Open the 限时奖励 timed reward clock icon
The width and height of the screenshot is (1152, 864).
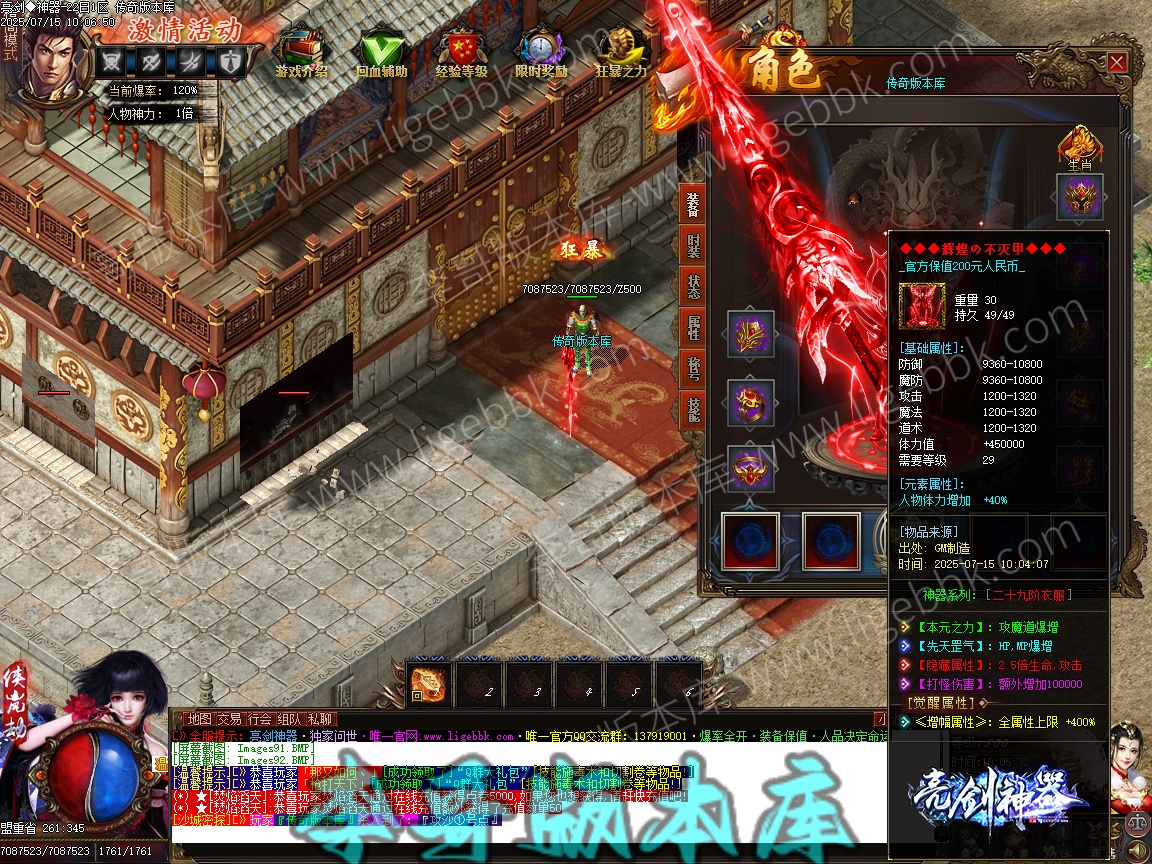tap(541, 50)
